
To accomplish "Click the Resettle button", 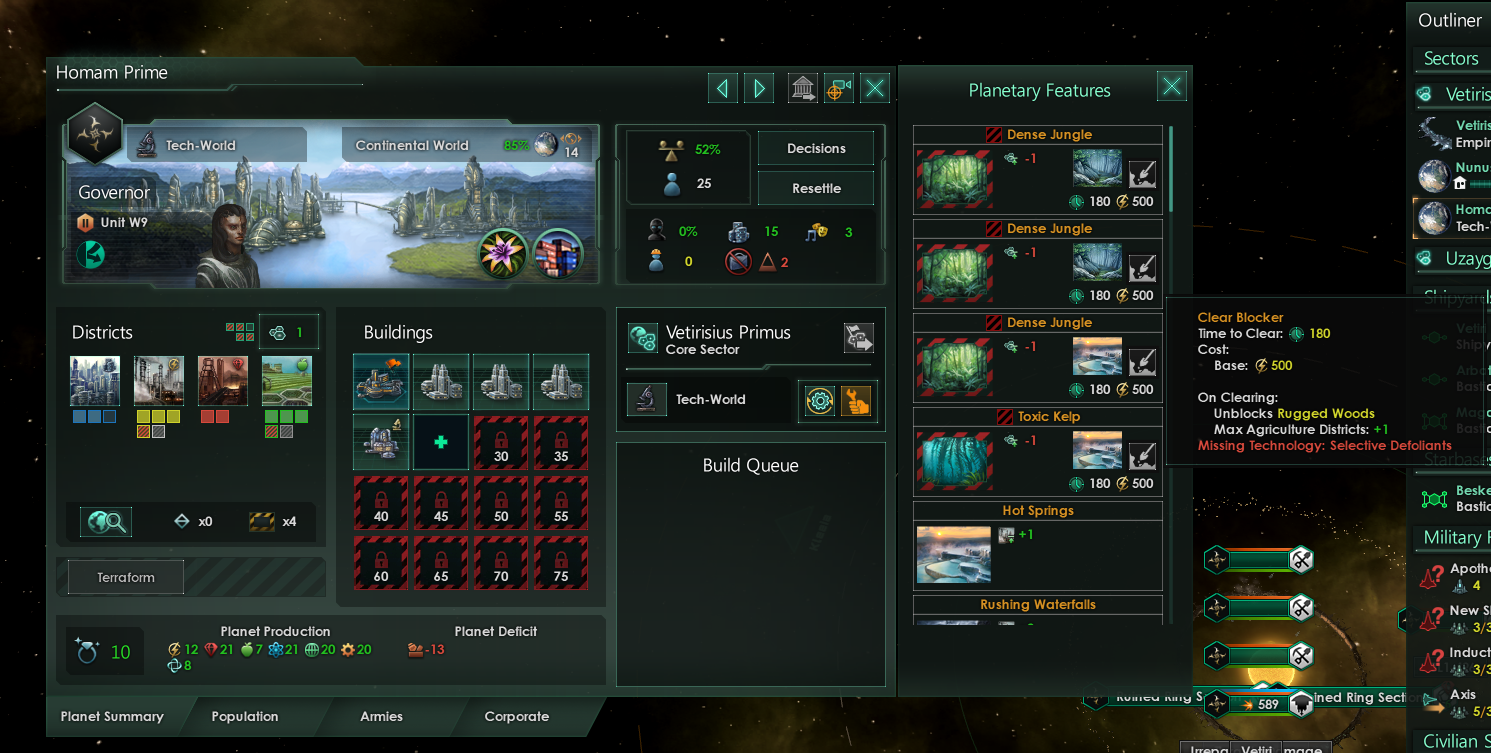I will coord(816,188).
